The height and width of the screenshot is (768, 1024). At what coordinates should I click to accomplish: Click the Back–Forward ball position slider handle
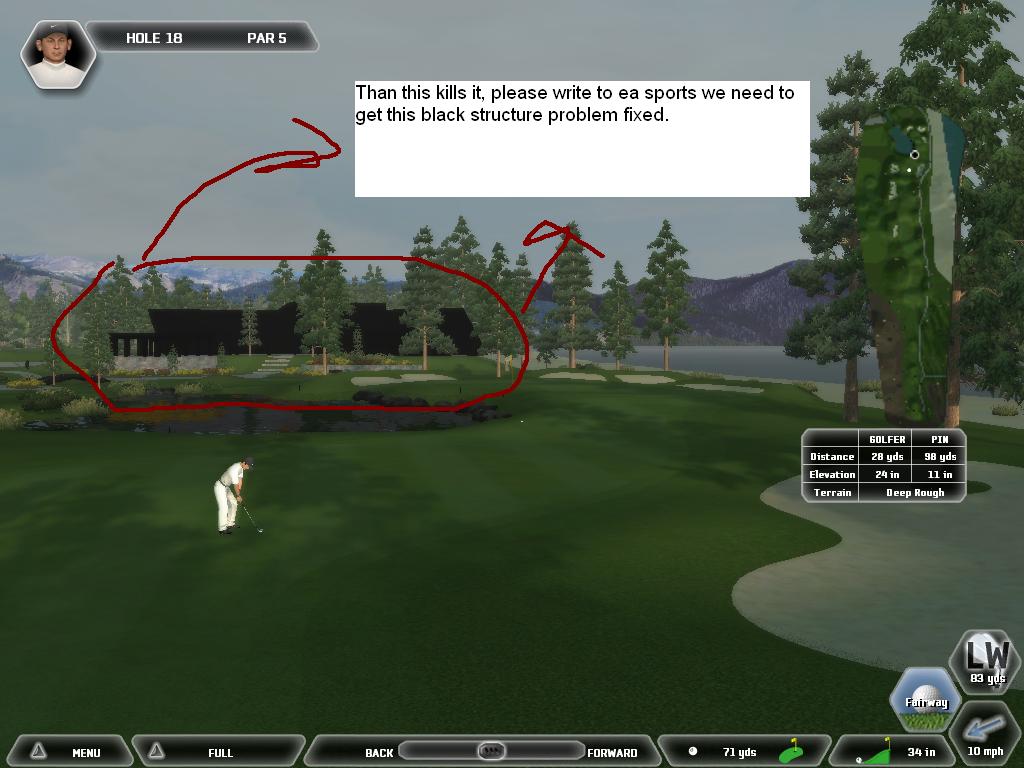(x=490, y=750)
